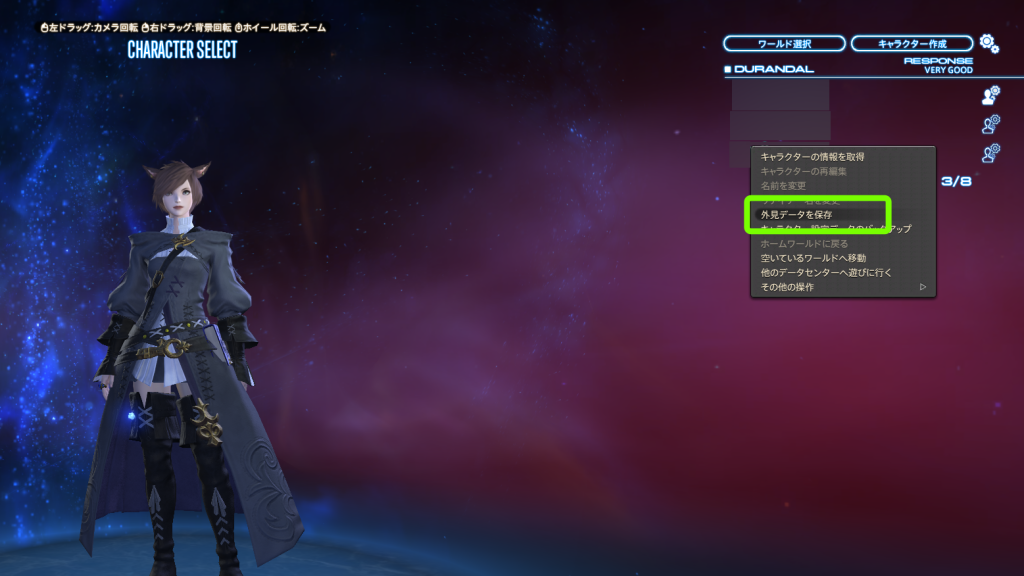Pick the 名前を変更 rename option
The height and width of the screenshot is (576, 1024).
tap(783, 186)
